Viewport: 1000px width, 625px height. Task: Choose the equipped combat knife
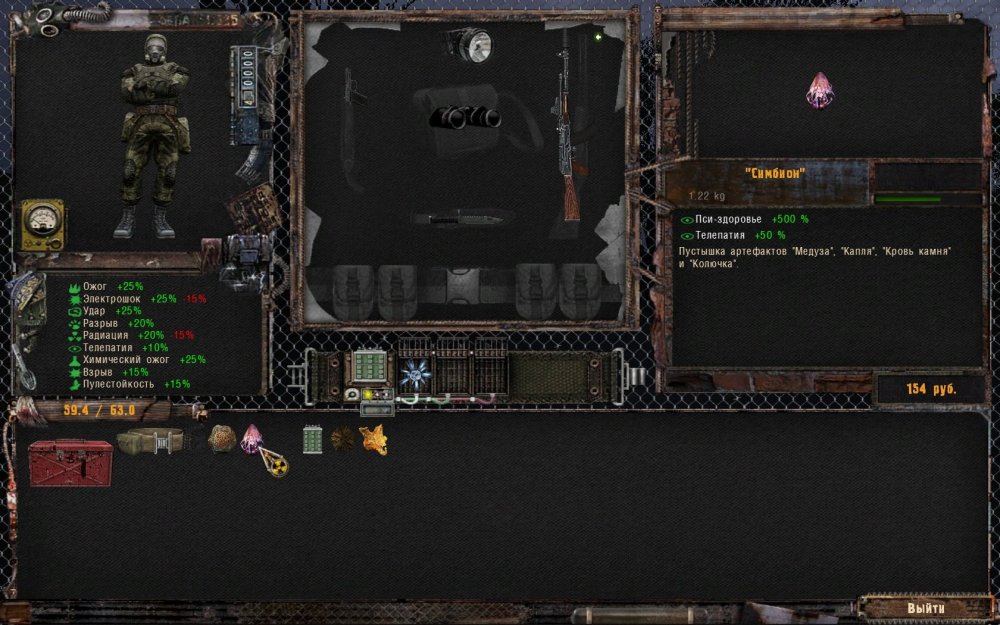(462, 217)
